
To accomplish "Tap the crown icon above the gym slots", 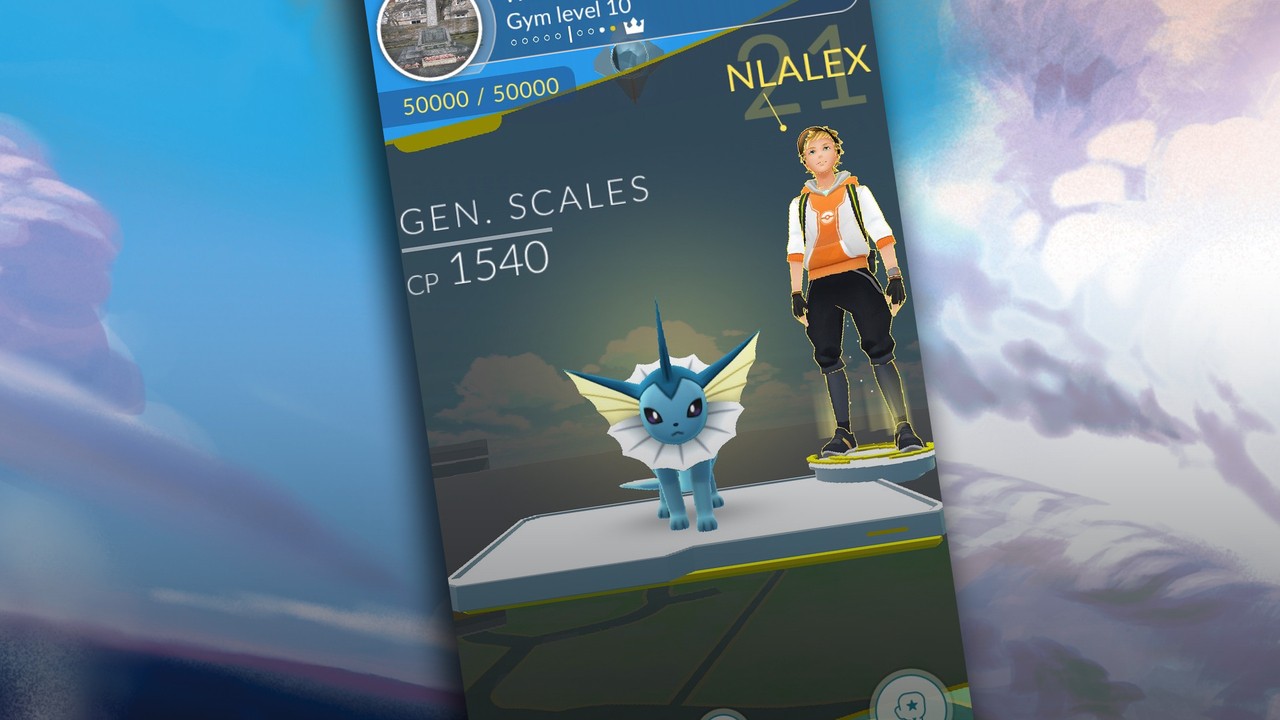I will (x=634, y=24).
